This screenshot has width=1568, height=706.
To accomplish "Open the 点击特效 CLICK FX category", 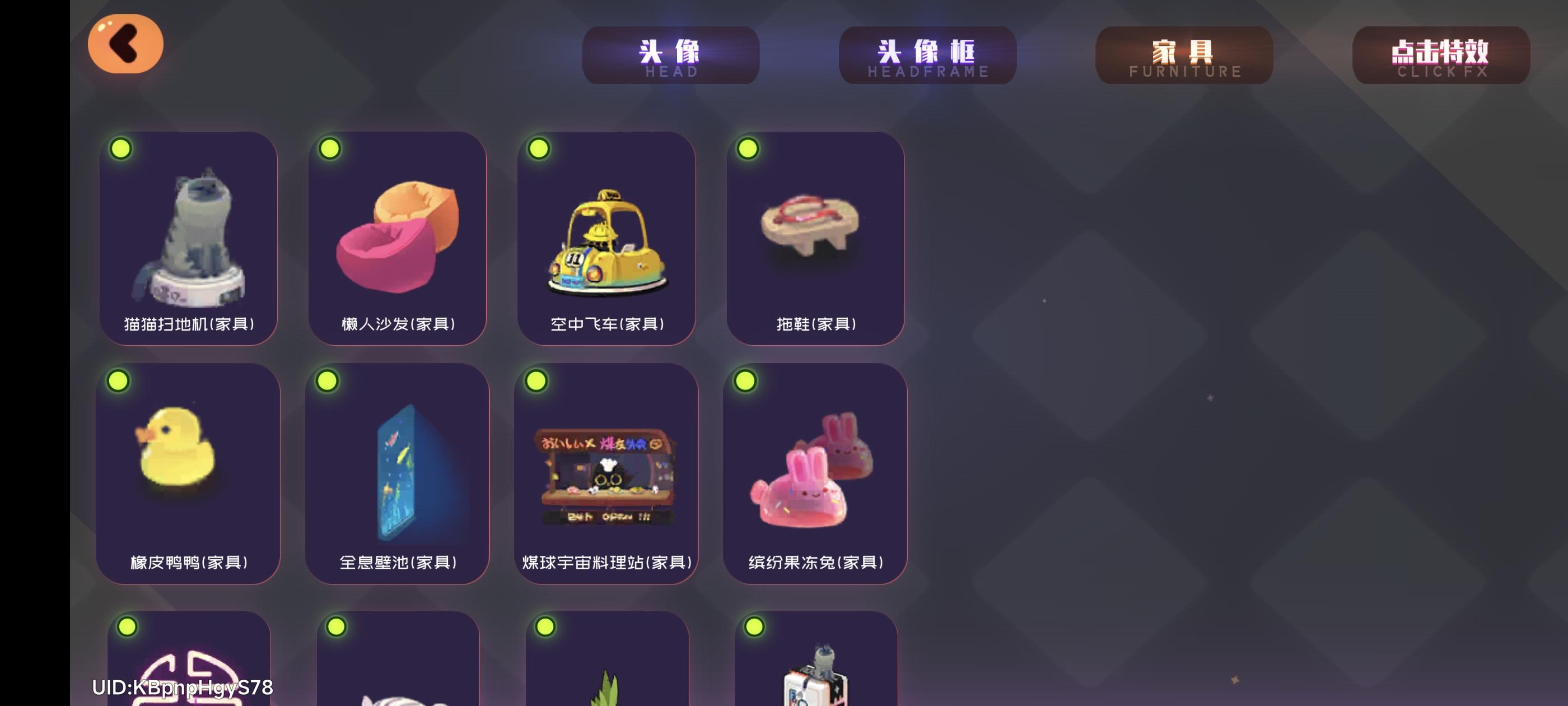I will point(1441,57).
